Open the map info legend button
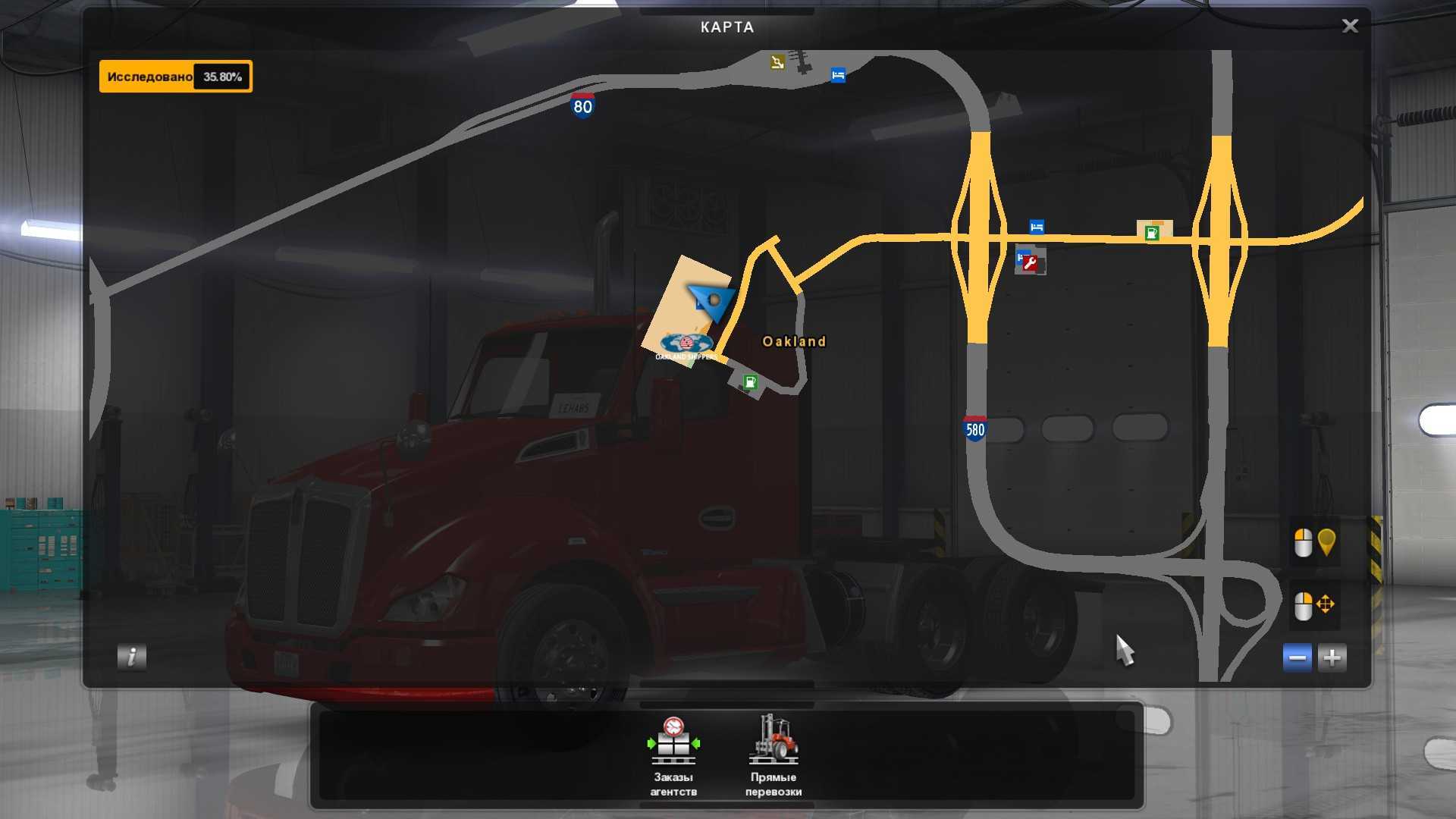1456x819 pixels. [x=132, y=657]
